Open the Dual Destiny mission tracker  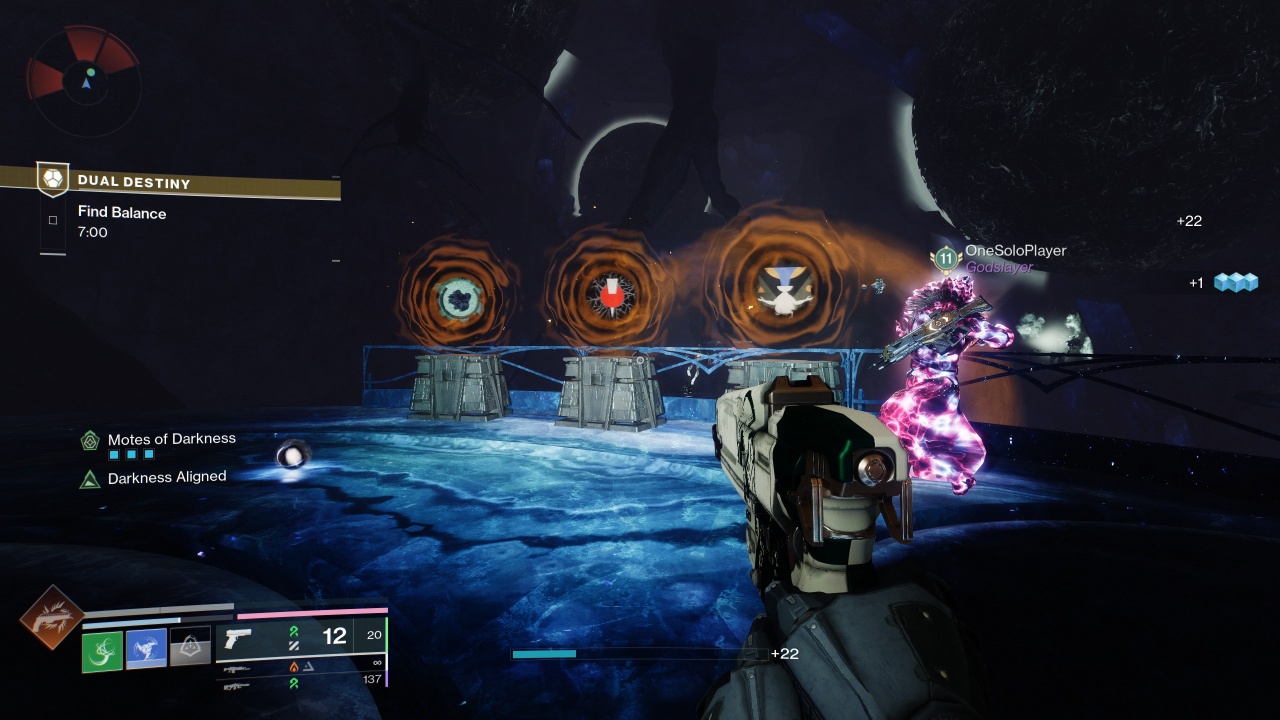click(134, 182)
